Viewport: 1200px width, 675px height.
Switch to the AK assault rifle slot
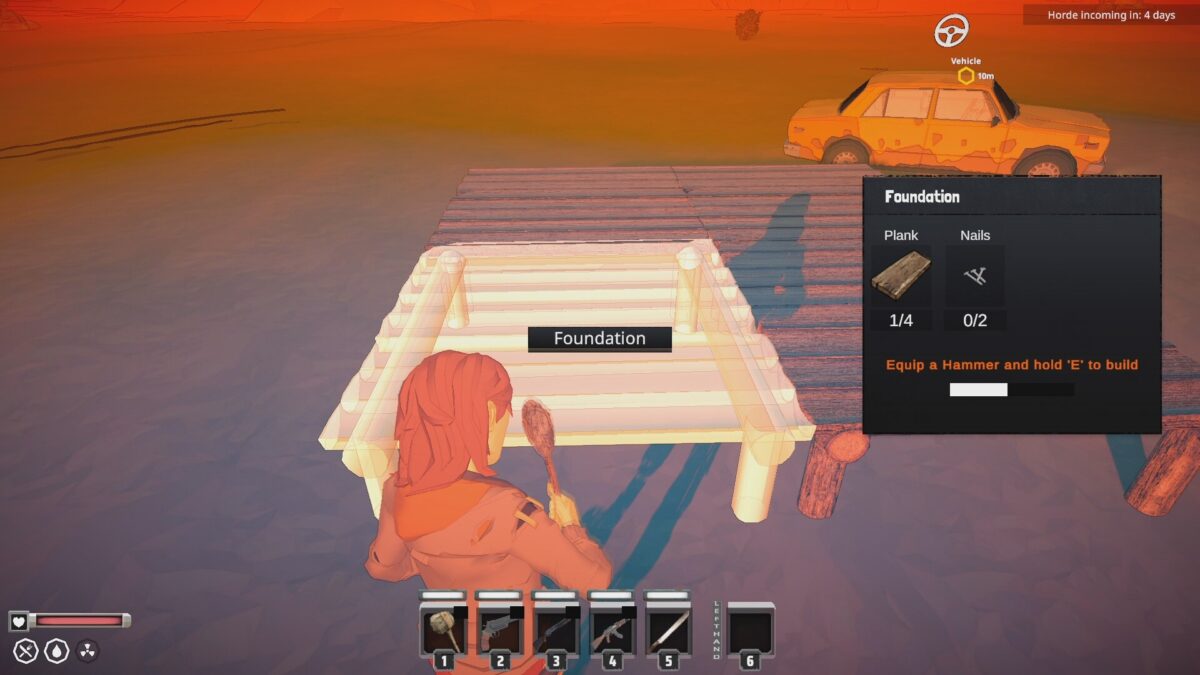610,631
